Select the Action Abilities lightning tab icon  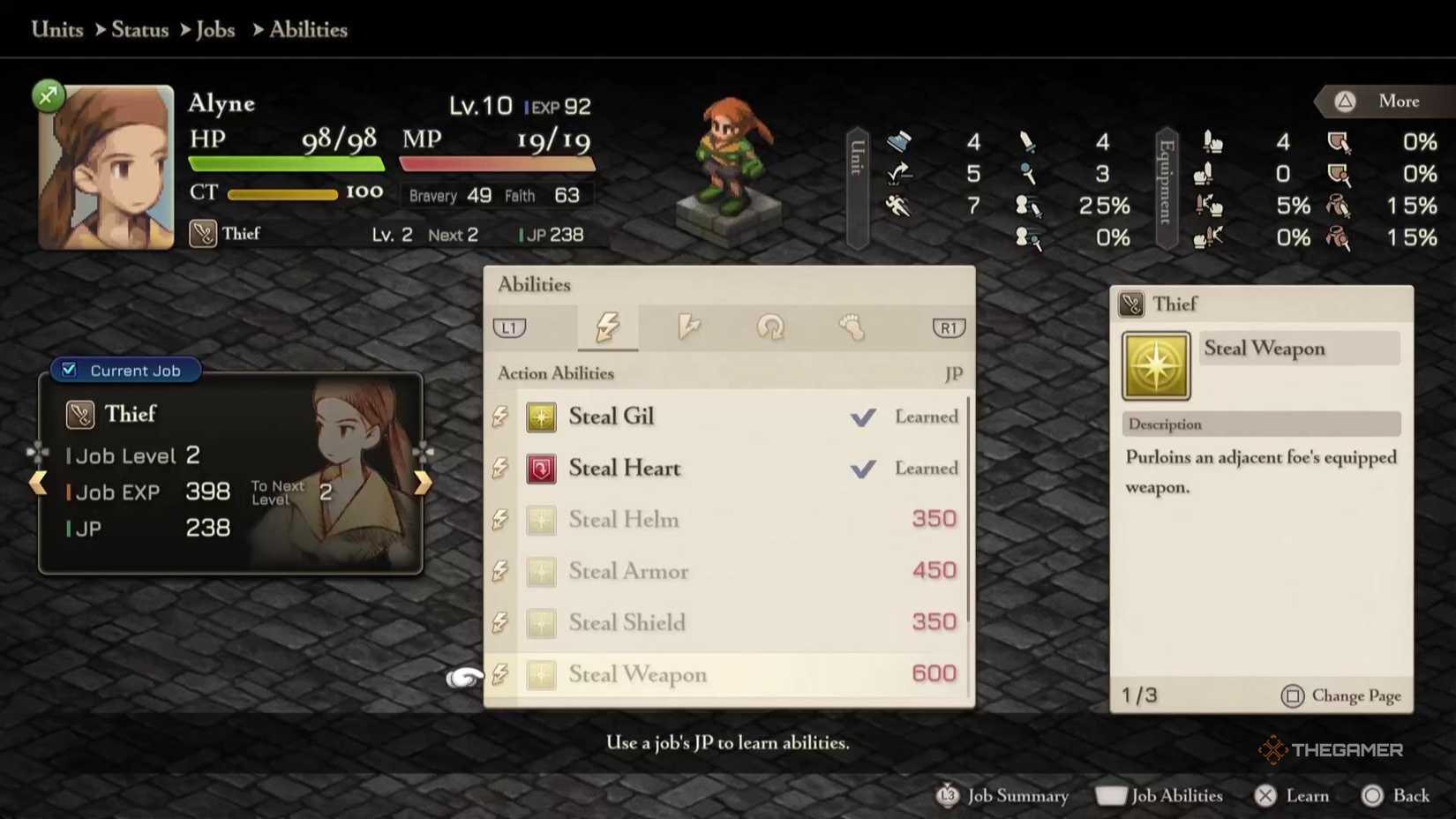608,327
